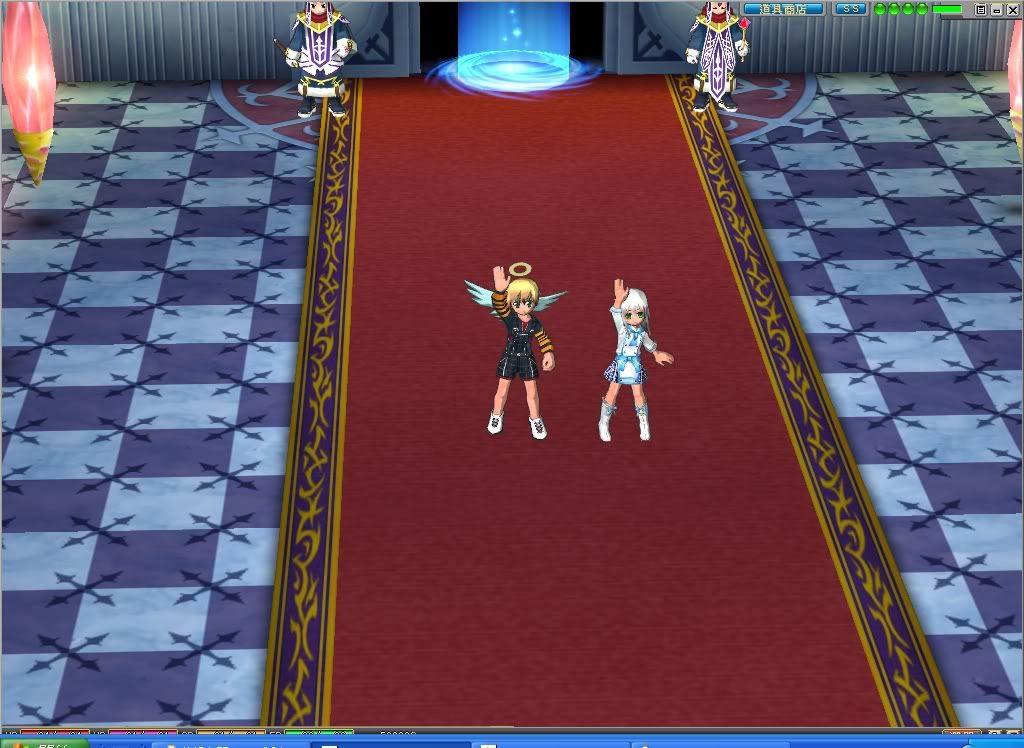Open the menu list icon button
Image resolution: width=1024 pixels, height=748 pixels.
tap(981, 9)
